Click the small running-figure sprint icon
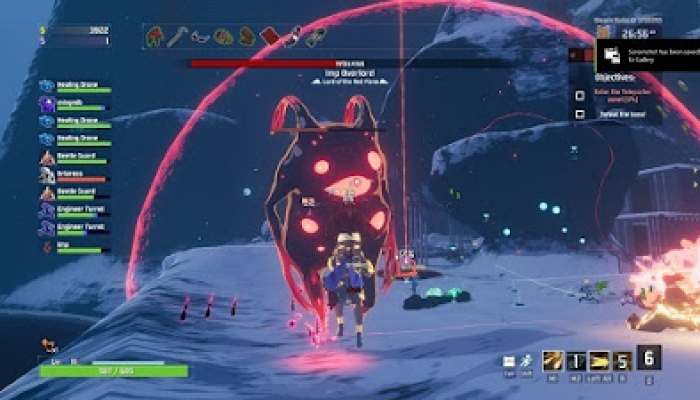The height and width of the screenshot is (400, 700). (x=525, y=361)
